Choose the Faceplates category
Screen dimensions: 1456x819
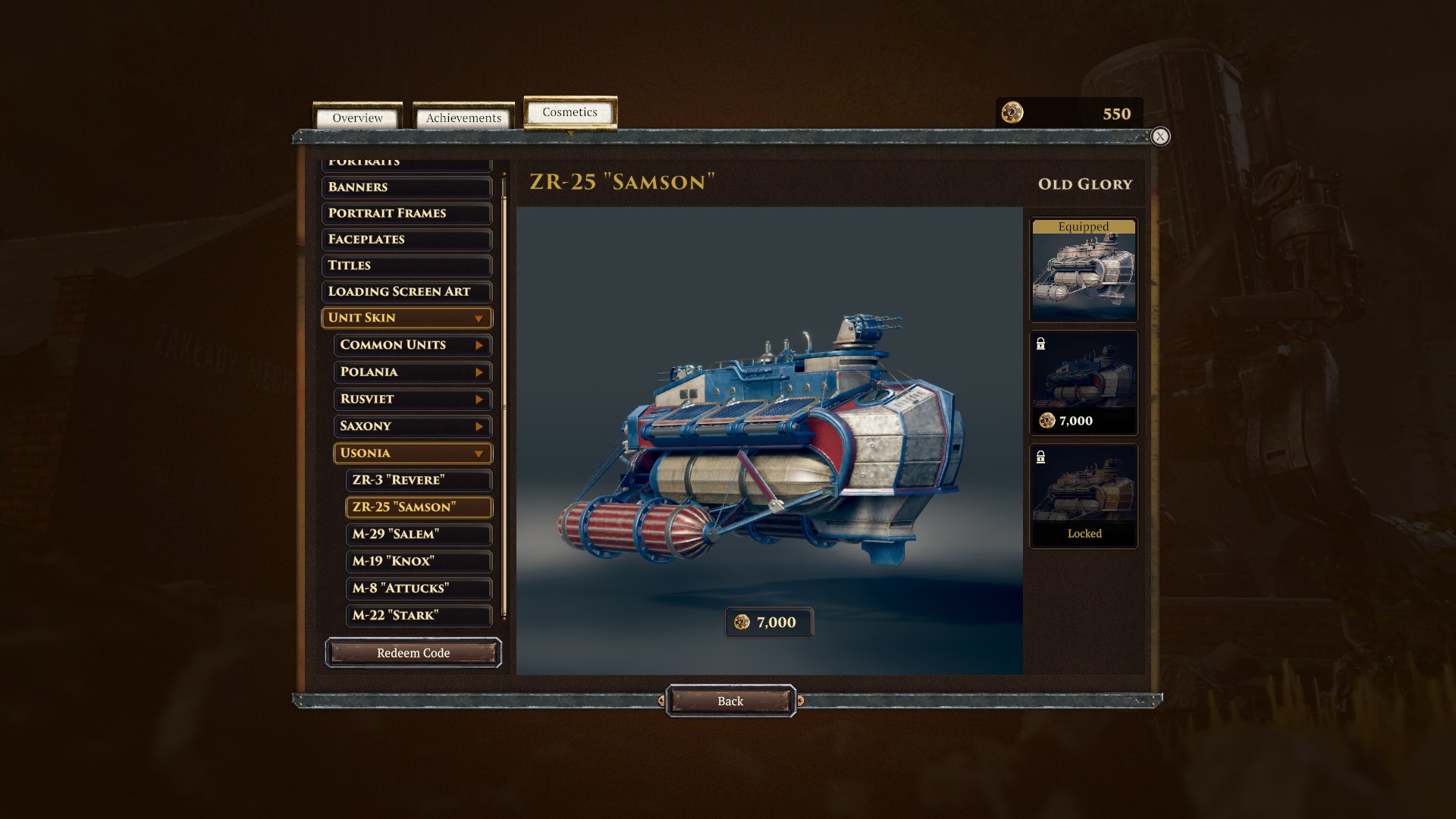(406, 240)
